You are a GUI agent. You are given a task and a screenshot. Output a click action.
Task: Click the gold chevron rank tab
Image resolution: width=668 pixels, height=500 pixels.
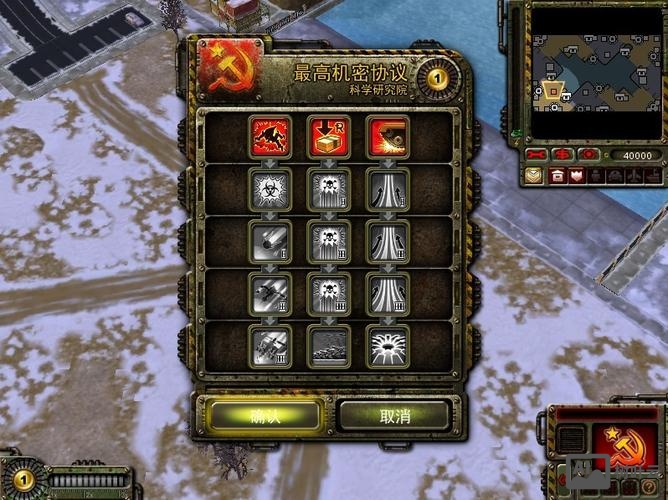point(535,176)
